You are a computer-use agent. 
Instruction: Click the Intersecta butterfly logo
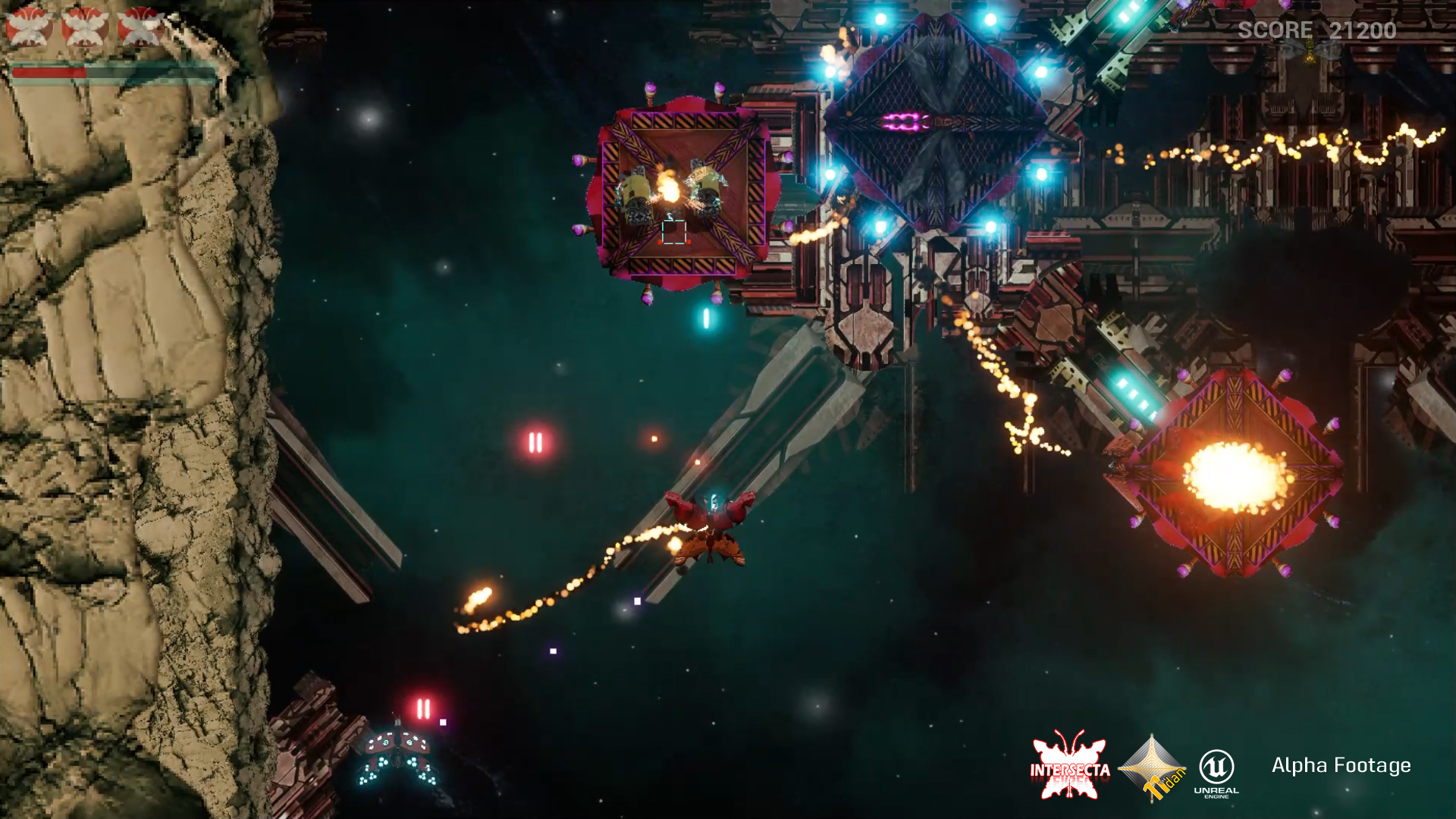click(x=1069, y=766)
